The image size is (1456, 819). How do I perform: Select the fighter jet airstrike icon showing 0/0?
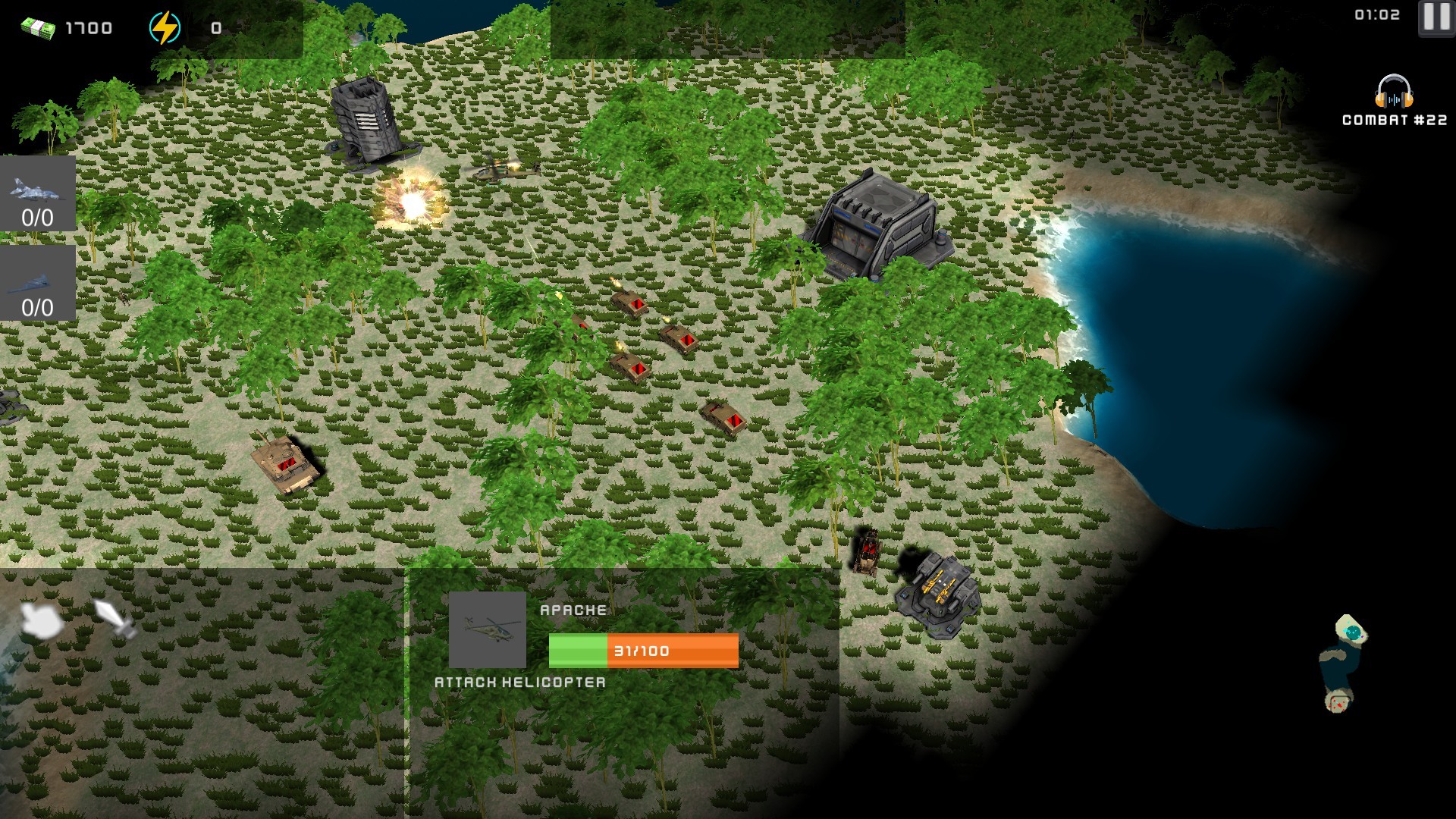point(37,193)
